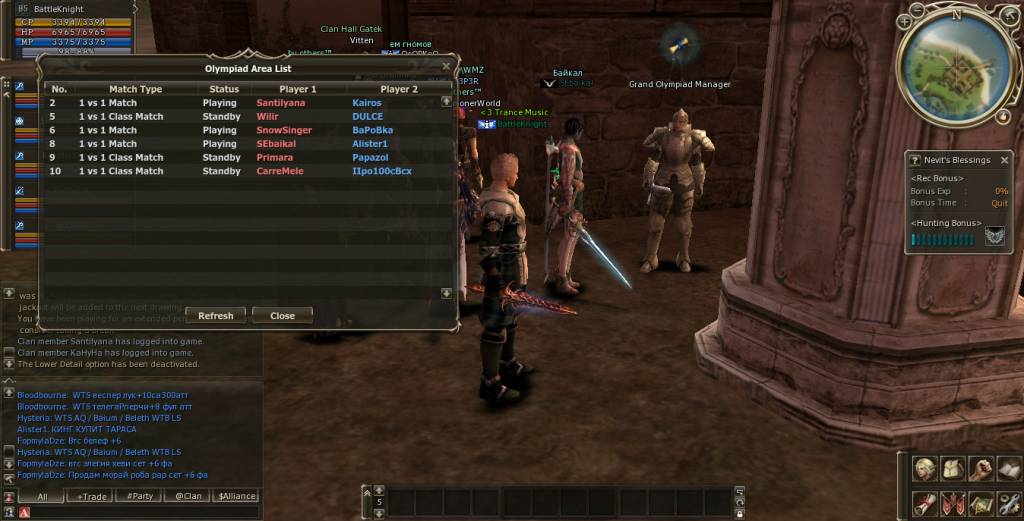Close the Olympiad list with the Close button
Viewport: 1024px width, 521px height.
click(282, 315)
